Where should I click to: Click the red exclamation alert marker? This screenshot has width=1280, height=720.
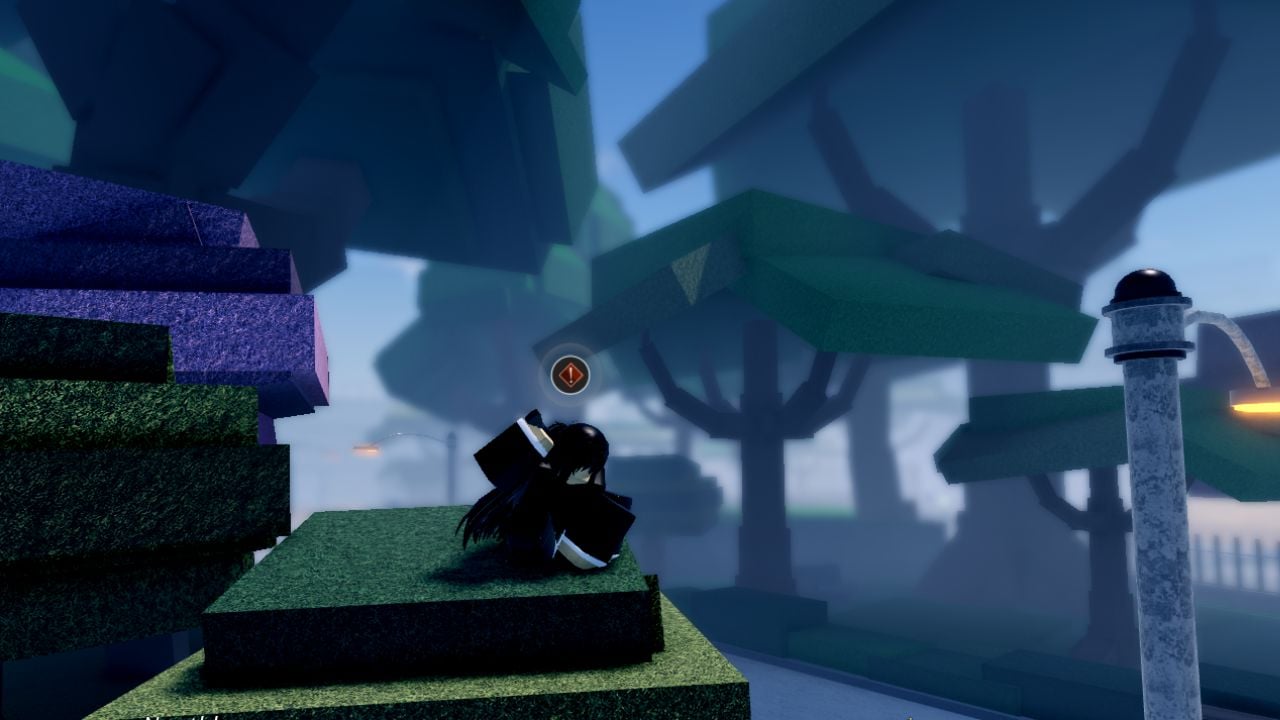point(570,375)
